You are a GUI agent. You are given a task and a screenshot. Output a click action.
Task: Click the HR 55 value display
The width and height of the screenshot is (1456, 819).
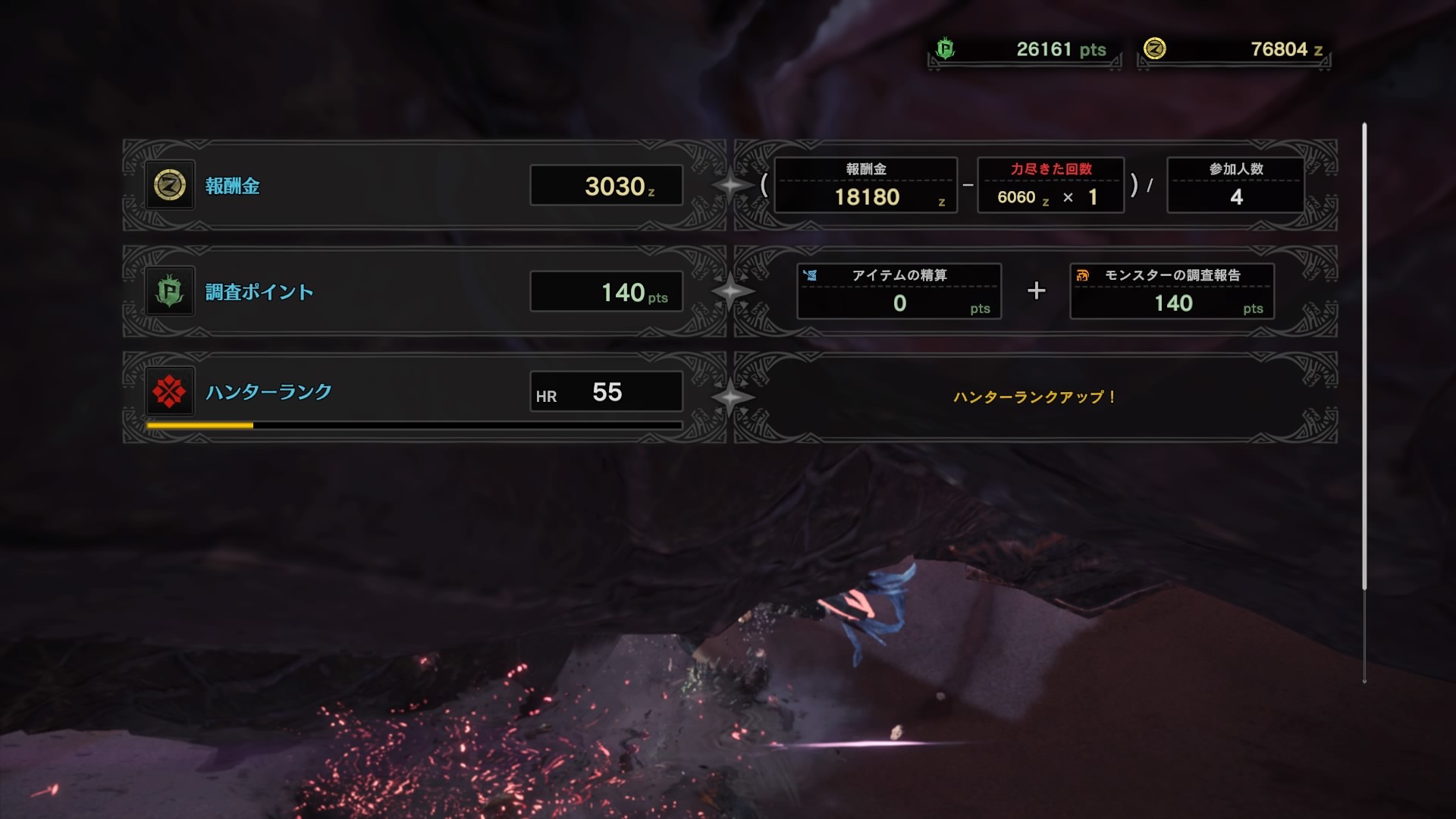[606, 392]
